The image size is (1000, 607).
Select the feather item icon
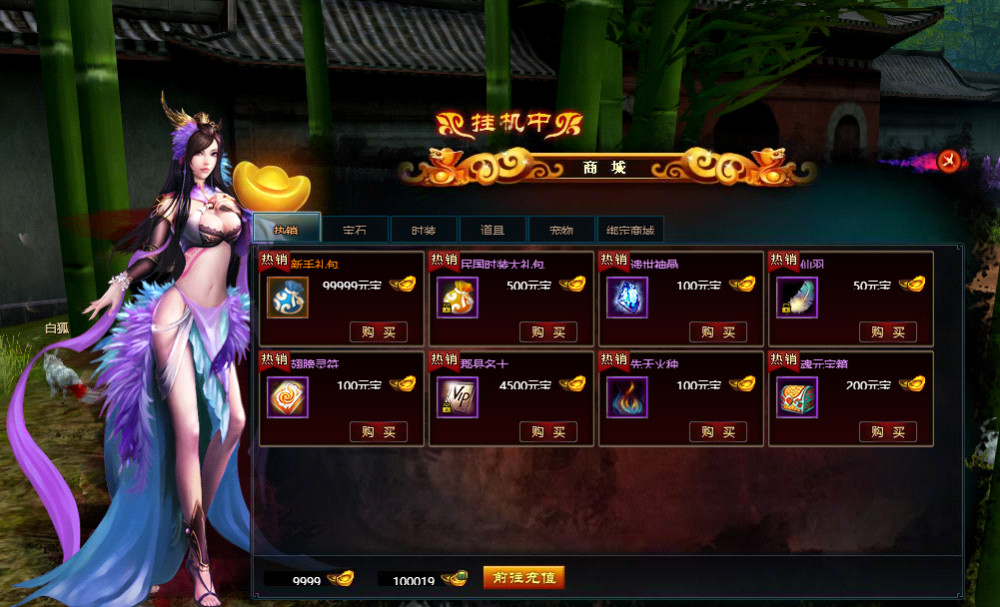click(797, 298)
